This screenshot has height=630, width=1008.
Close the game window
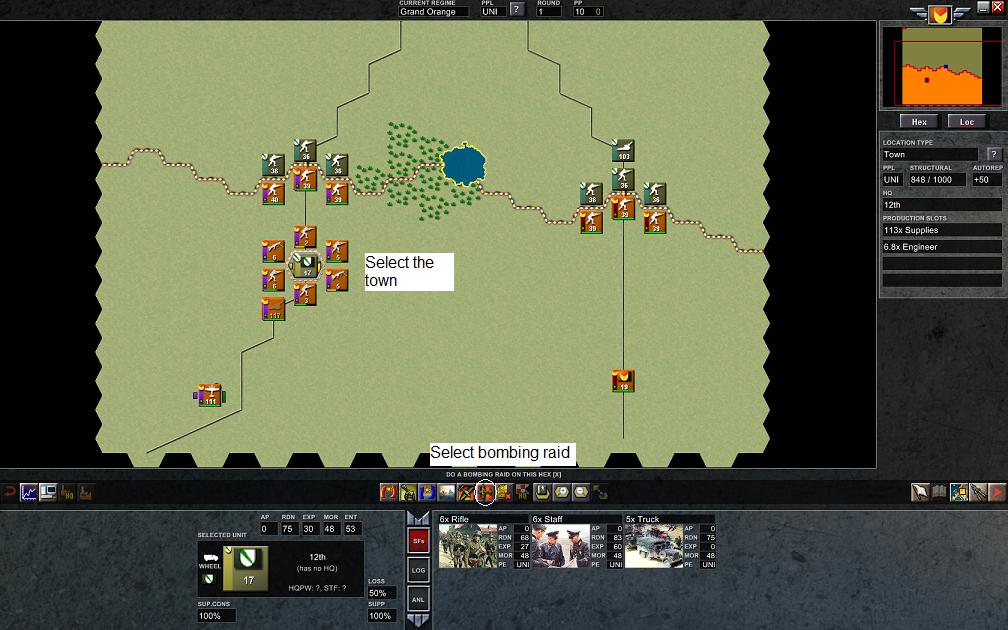(997, 6)
